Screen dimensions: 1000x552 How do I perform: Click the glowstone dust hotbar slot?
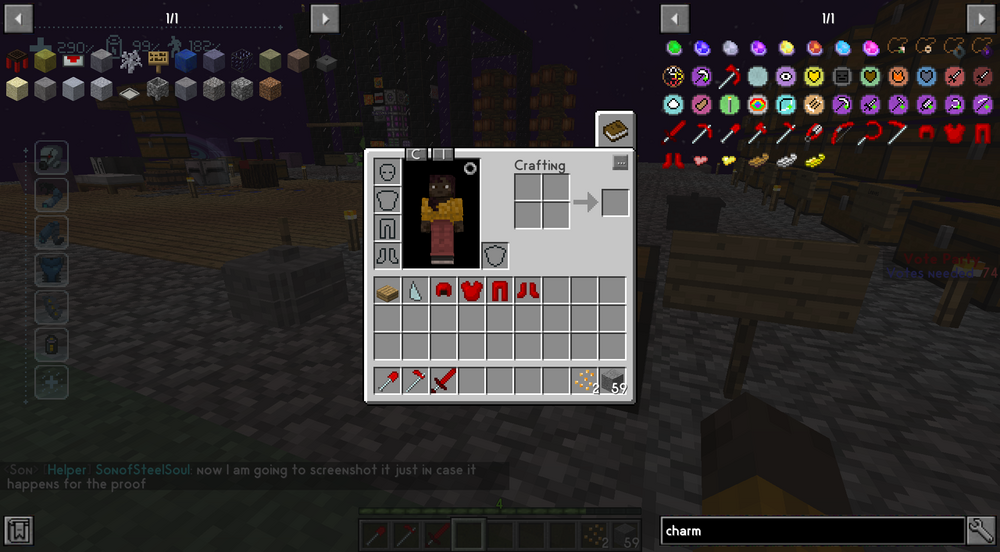coord(584,381)
